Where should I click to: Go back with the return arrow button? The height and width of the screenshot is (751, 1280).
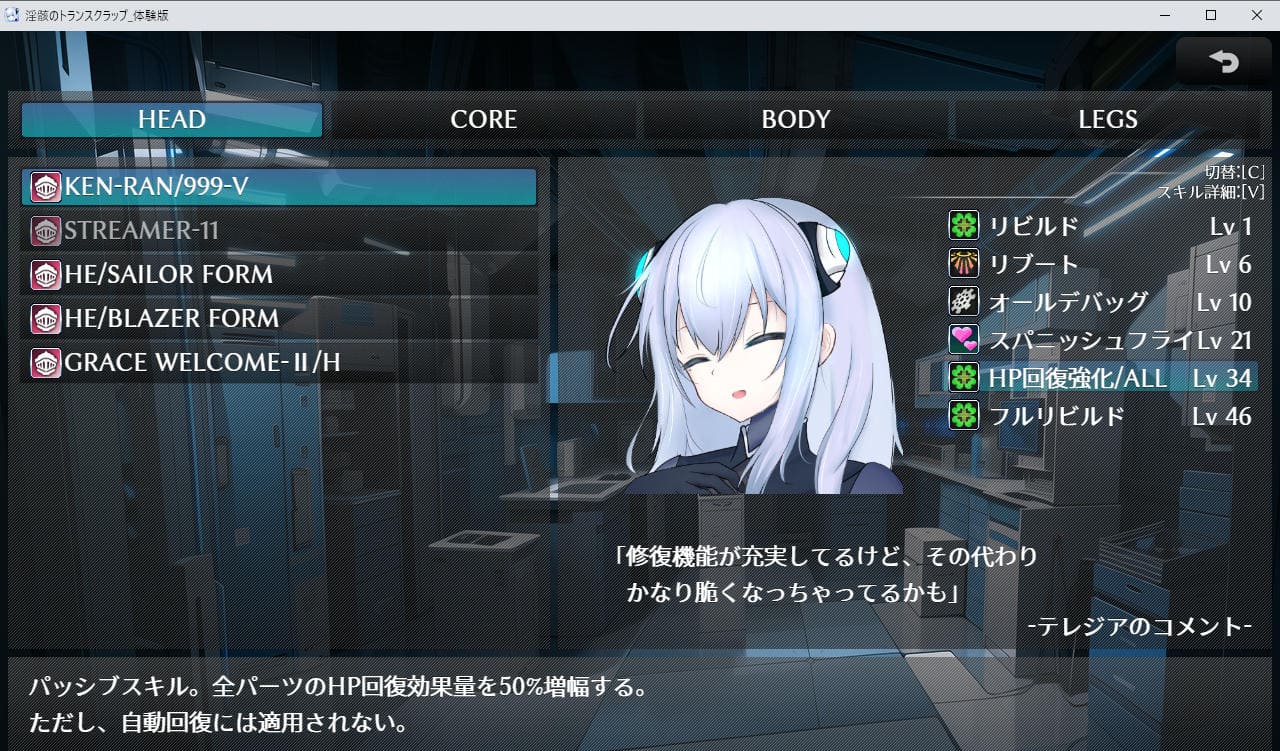1223,62
